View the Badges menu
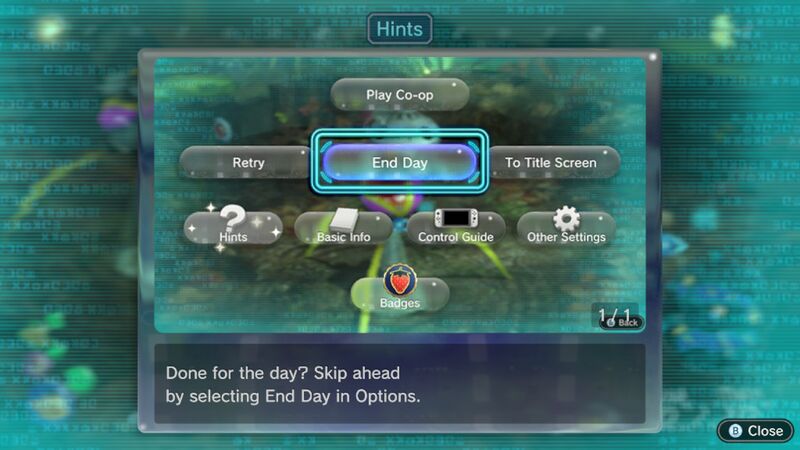The height and width of the screenshot is (450, 800). [400, 293]
